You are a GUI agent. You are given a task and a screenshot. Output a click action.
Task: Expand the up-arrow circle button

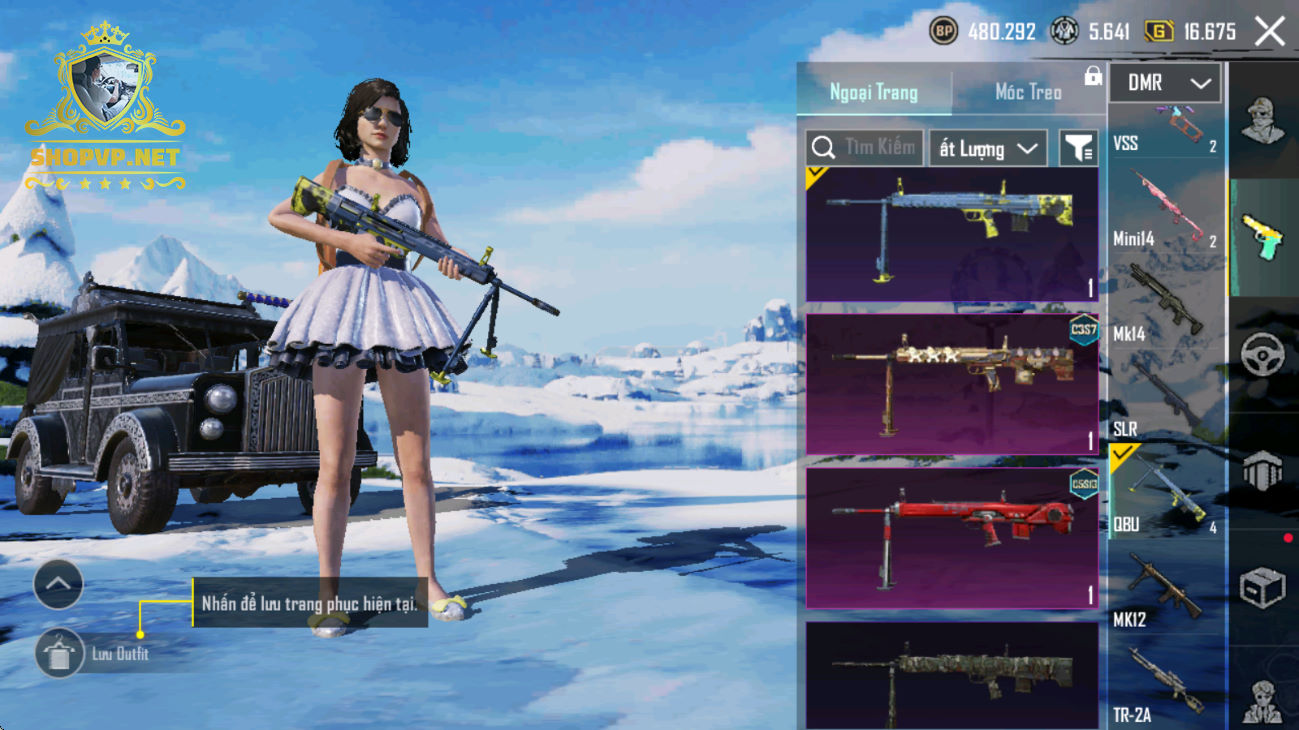point(58,585)
